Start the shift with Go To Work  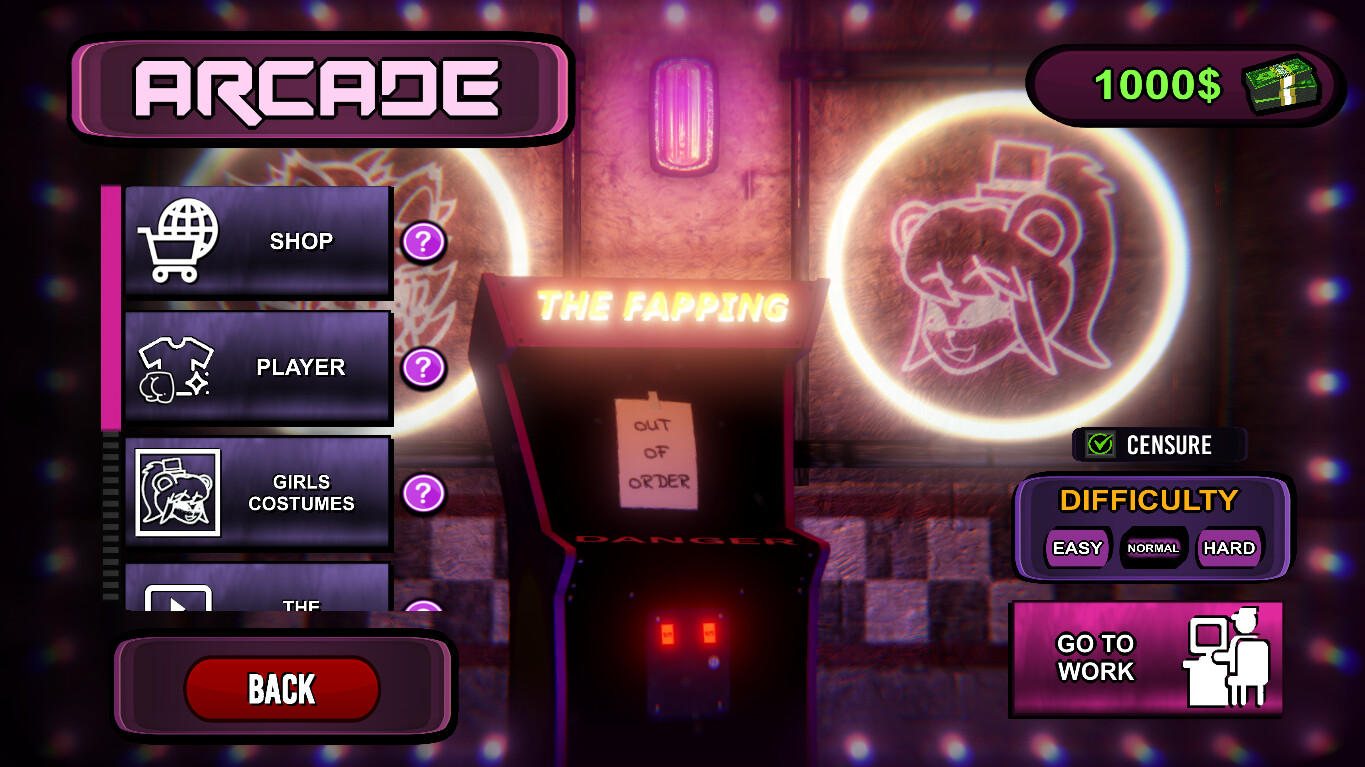click(x=1146, y=658)
